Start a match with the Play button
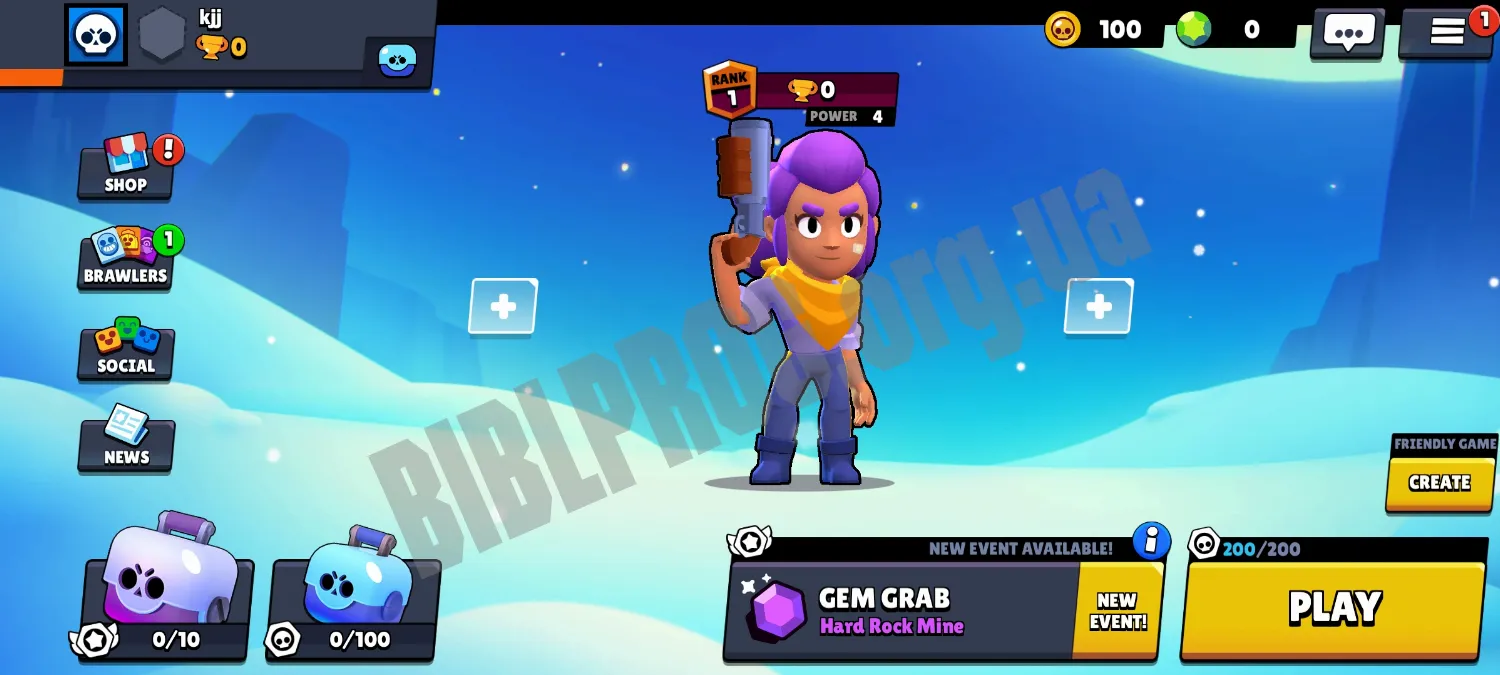Viewport: 1500px width, 675px height. point(1334,608)
